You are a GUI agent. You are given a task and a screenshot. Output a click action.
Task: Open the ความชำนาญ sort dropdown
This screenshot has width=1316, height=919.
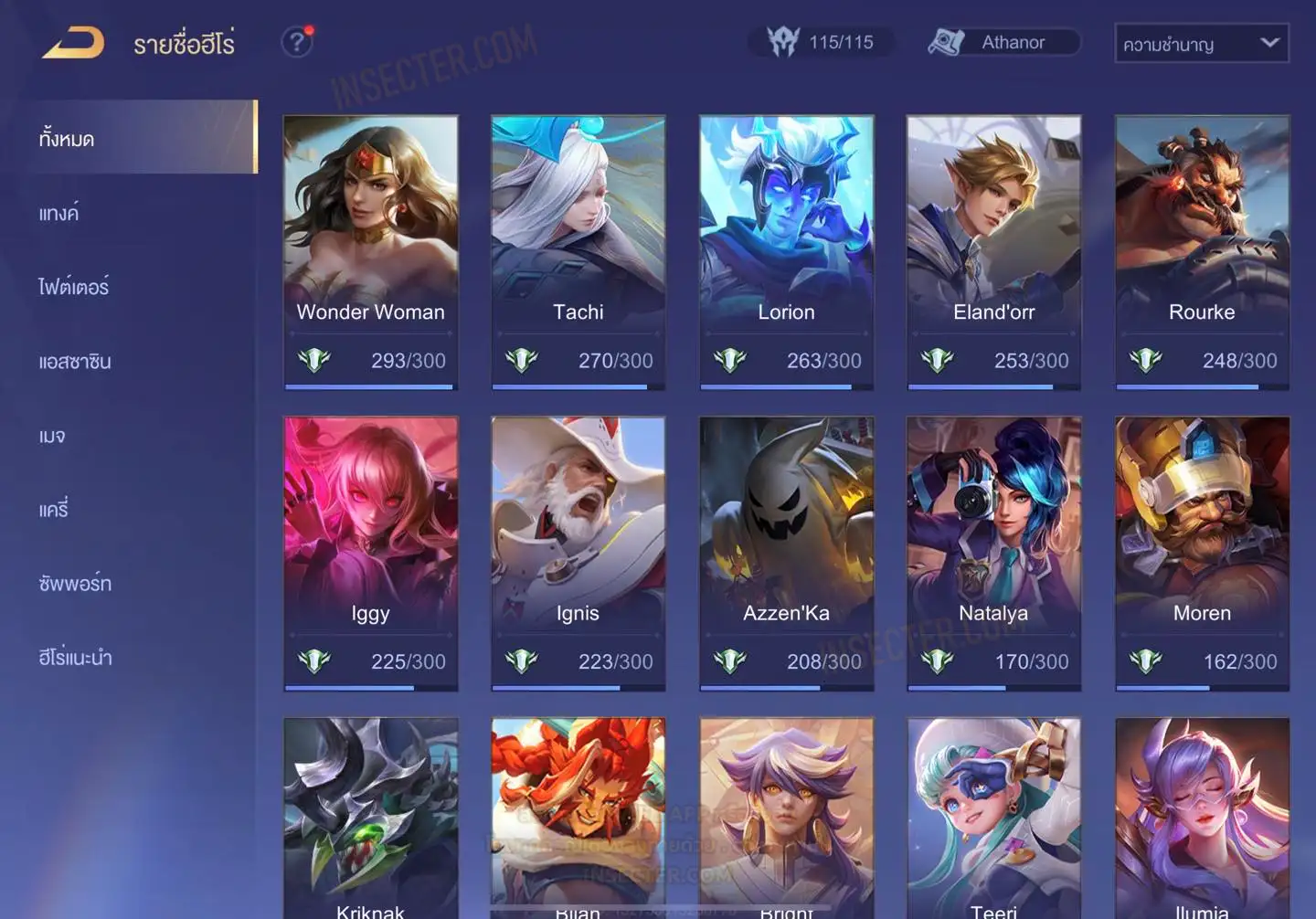tap(1201, 43)
